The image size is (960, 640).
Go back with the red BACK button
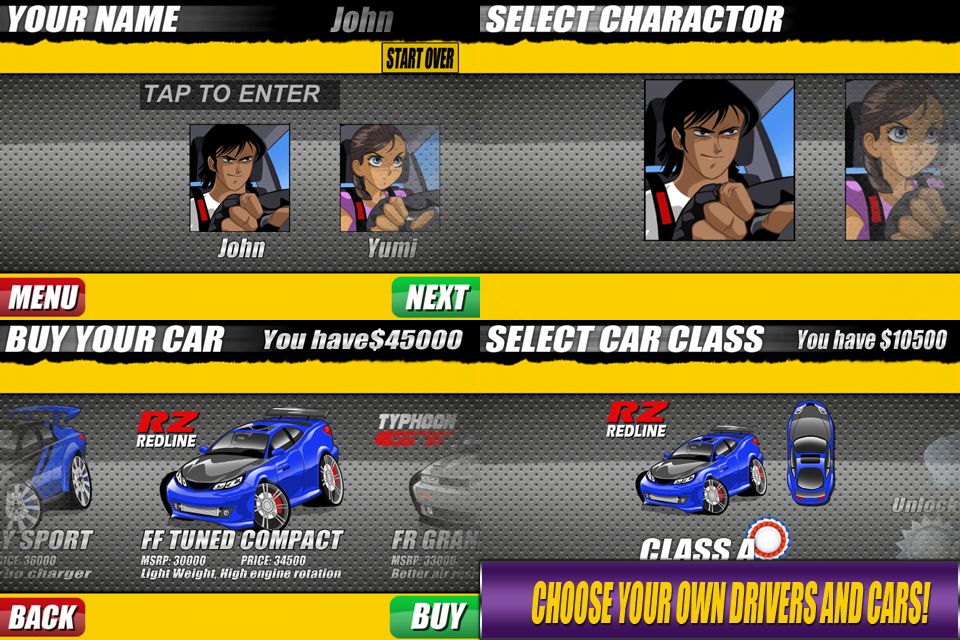pos(43,616)
